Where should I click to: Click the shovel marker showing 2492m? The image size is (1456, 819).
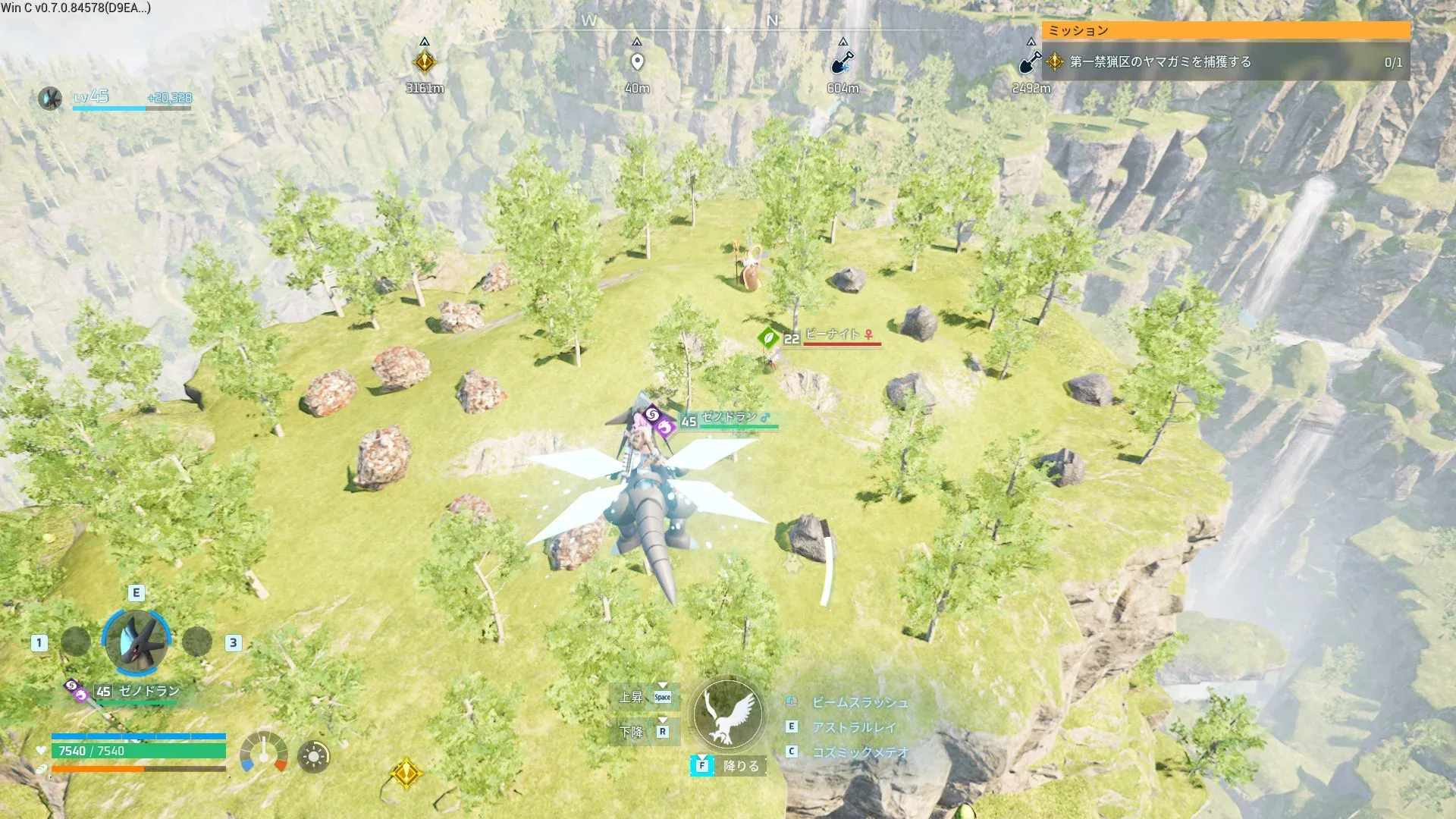point(1030,62)
